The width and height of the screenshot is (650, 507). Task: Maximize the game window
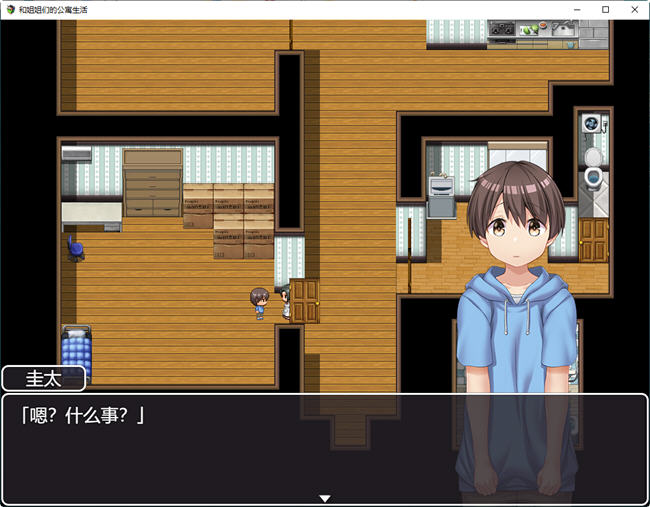pyautogui.click(x=606, y=9)
